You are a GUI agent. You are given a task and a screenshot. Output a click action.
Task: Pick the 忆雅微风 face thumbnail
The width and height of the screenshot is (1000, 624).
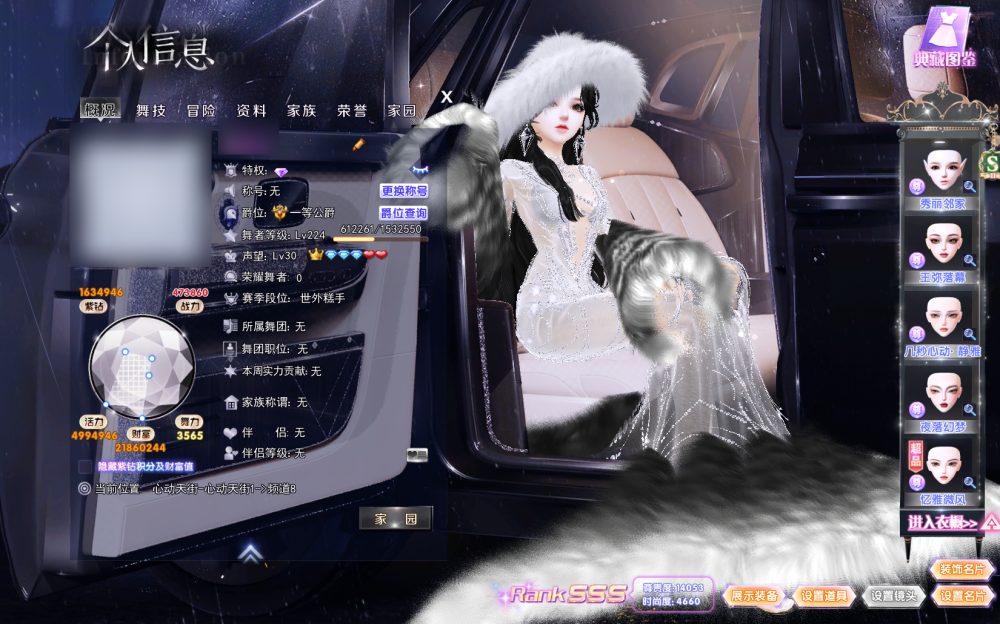[x=942, y=472]
